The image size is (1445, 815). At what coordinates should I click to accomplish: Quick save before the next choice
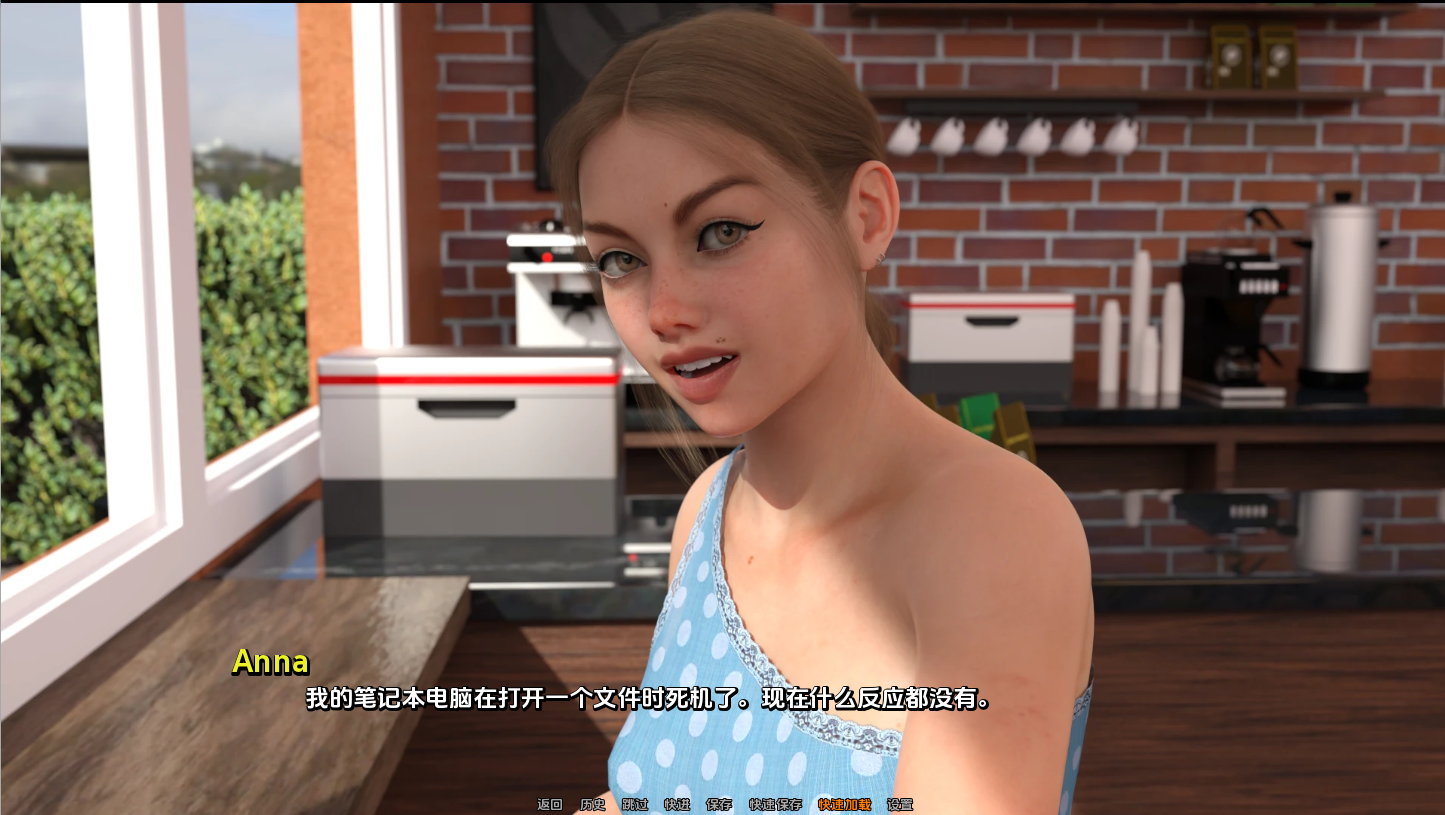click(x=774, y=804)
